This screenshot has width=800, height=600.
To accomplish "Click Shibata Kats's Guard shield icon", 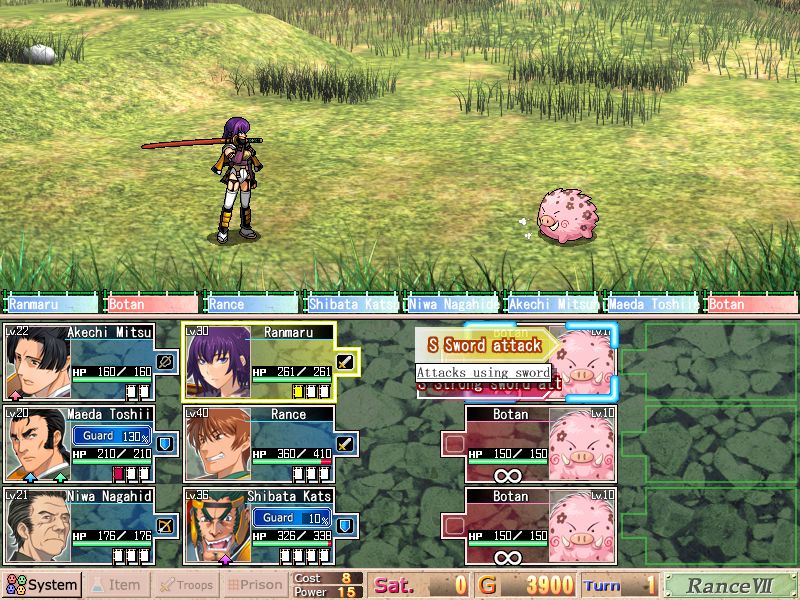I will pos(346,525).
